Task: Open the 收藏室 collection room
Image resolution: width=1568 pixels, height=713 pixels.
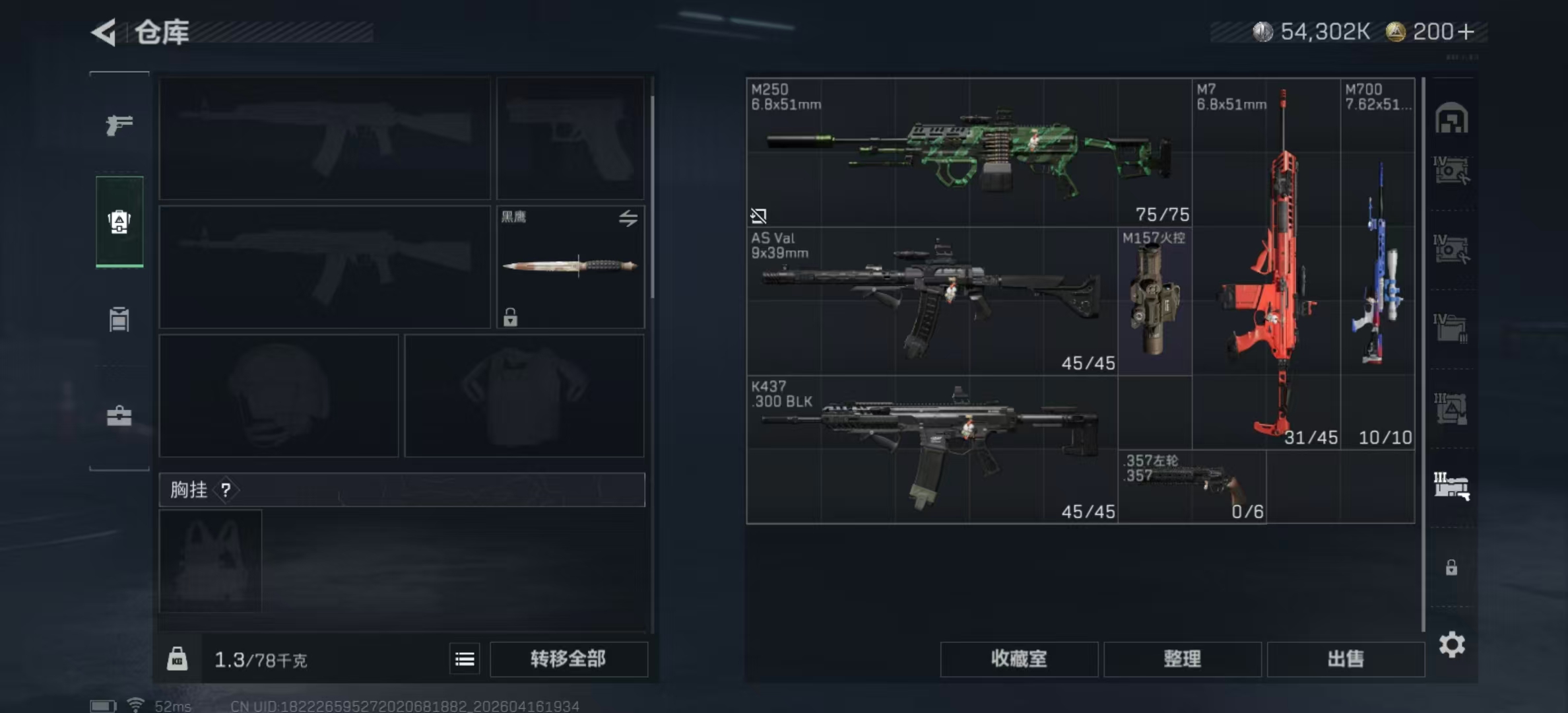Action: pyautogui.click(x=1018, y=659)
